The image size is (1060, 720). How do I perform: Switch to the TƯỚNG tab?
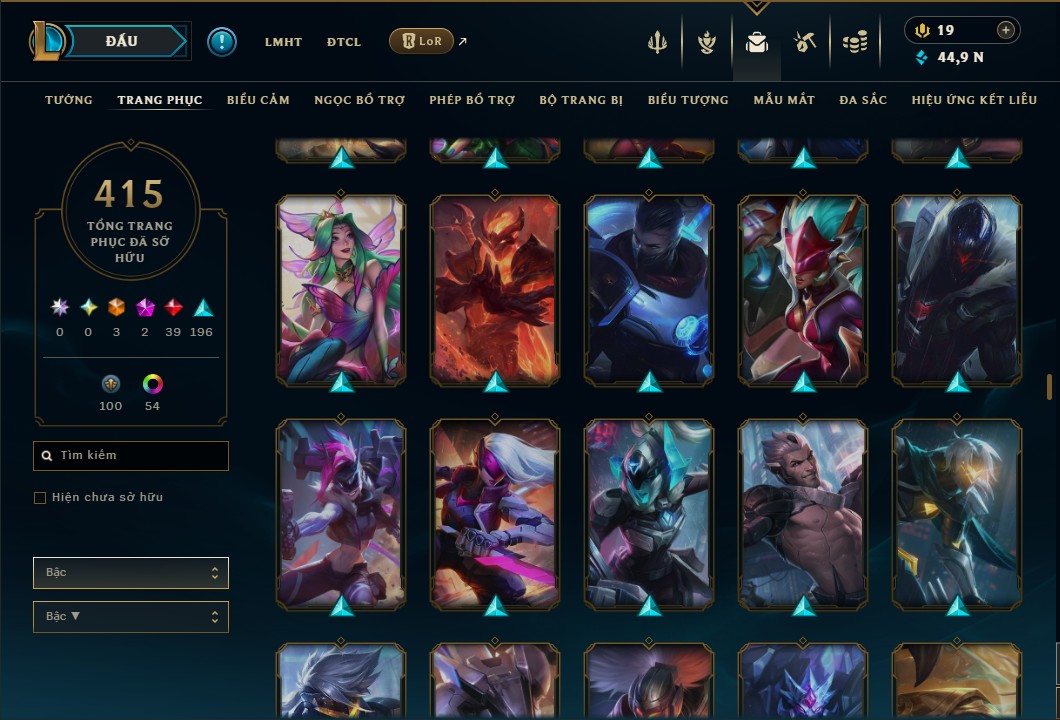coord(69,100)
